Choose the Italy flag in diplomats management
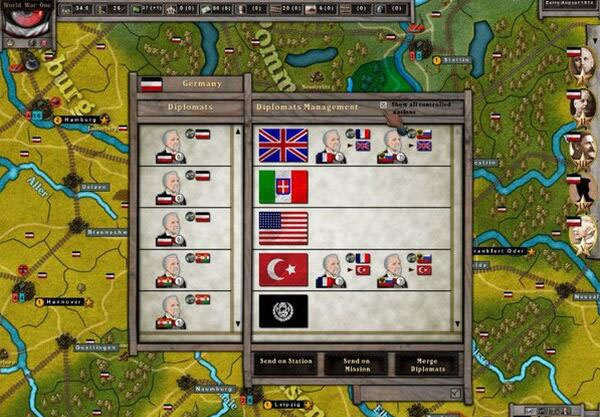 [x=283, y=186]
